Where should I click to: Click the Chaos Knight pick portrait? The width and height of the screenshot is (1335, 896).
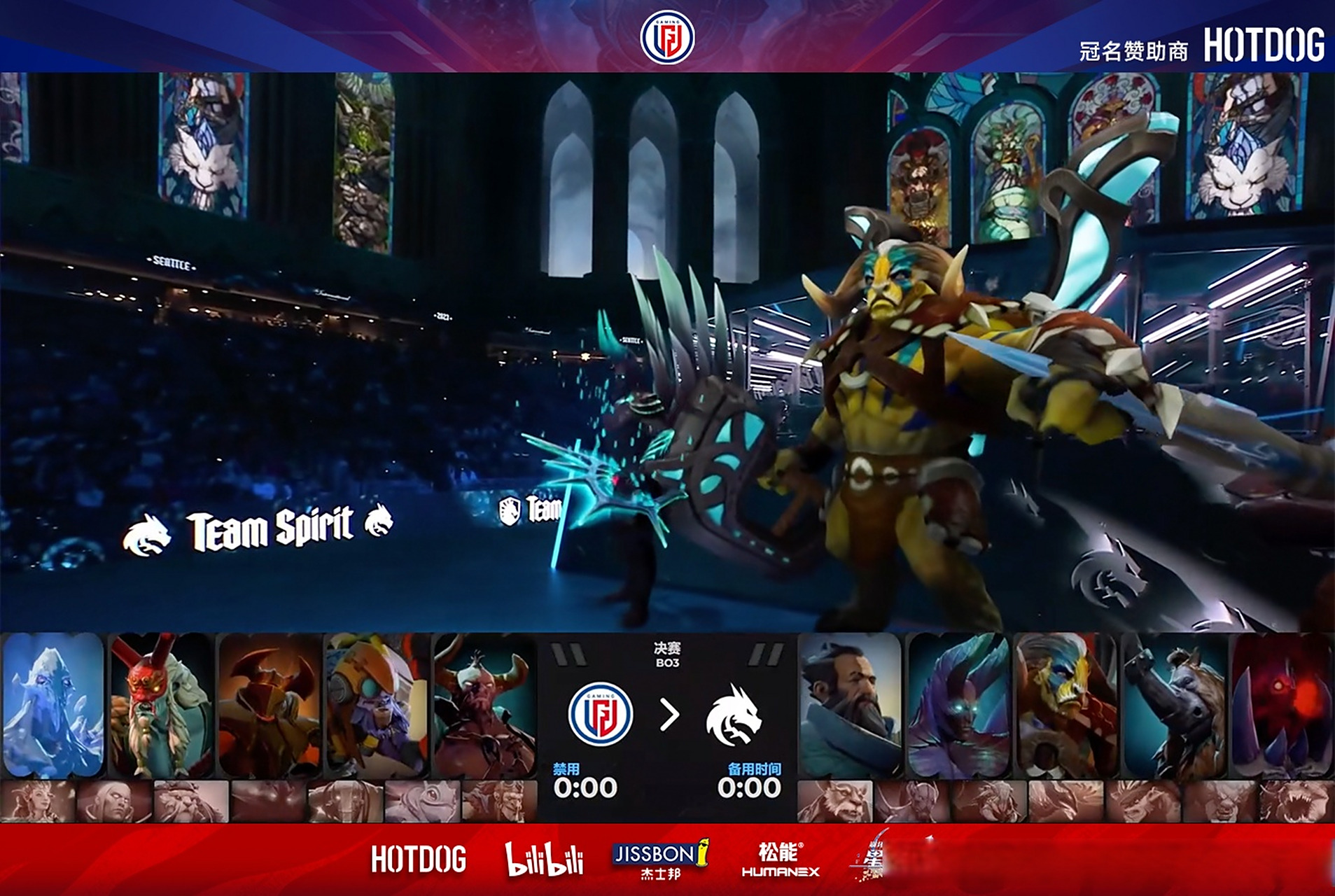tap(270, 705)
